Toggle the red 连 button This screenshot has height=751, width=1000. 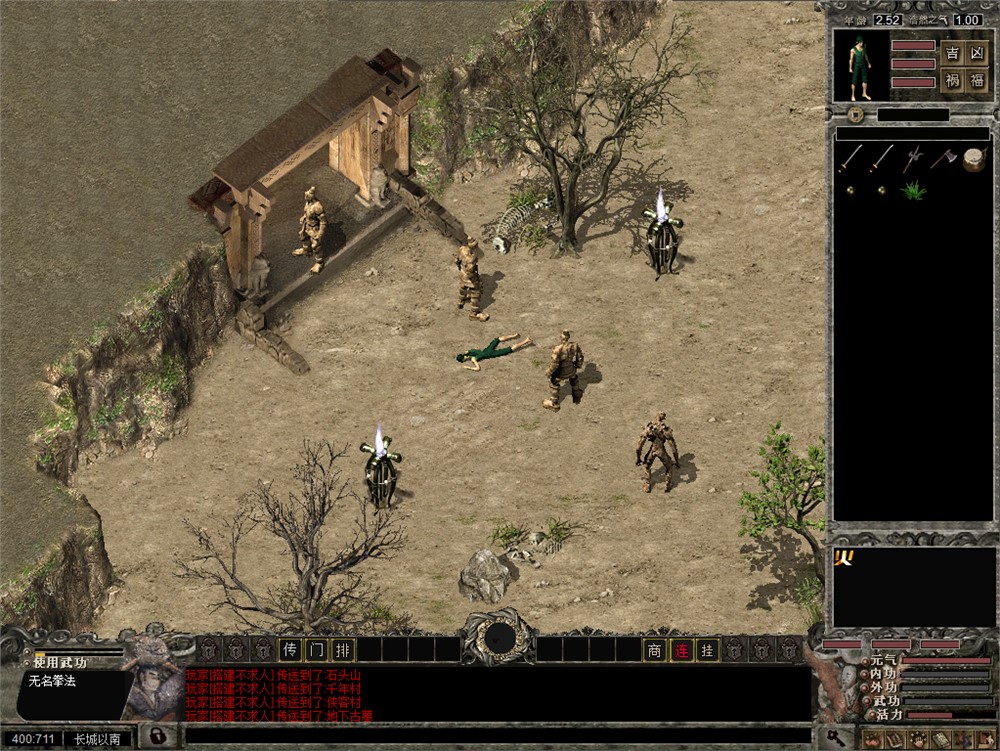coord(681,650)
